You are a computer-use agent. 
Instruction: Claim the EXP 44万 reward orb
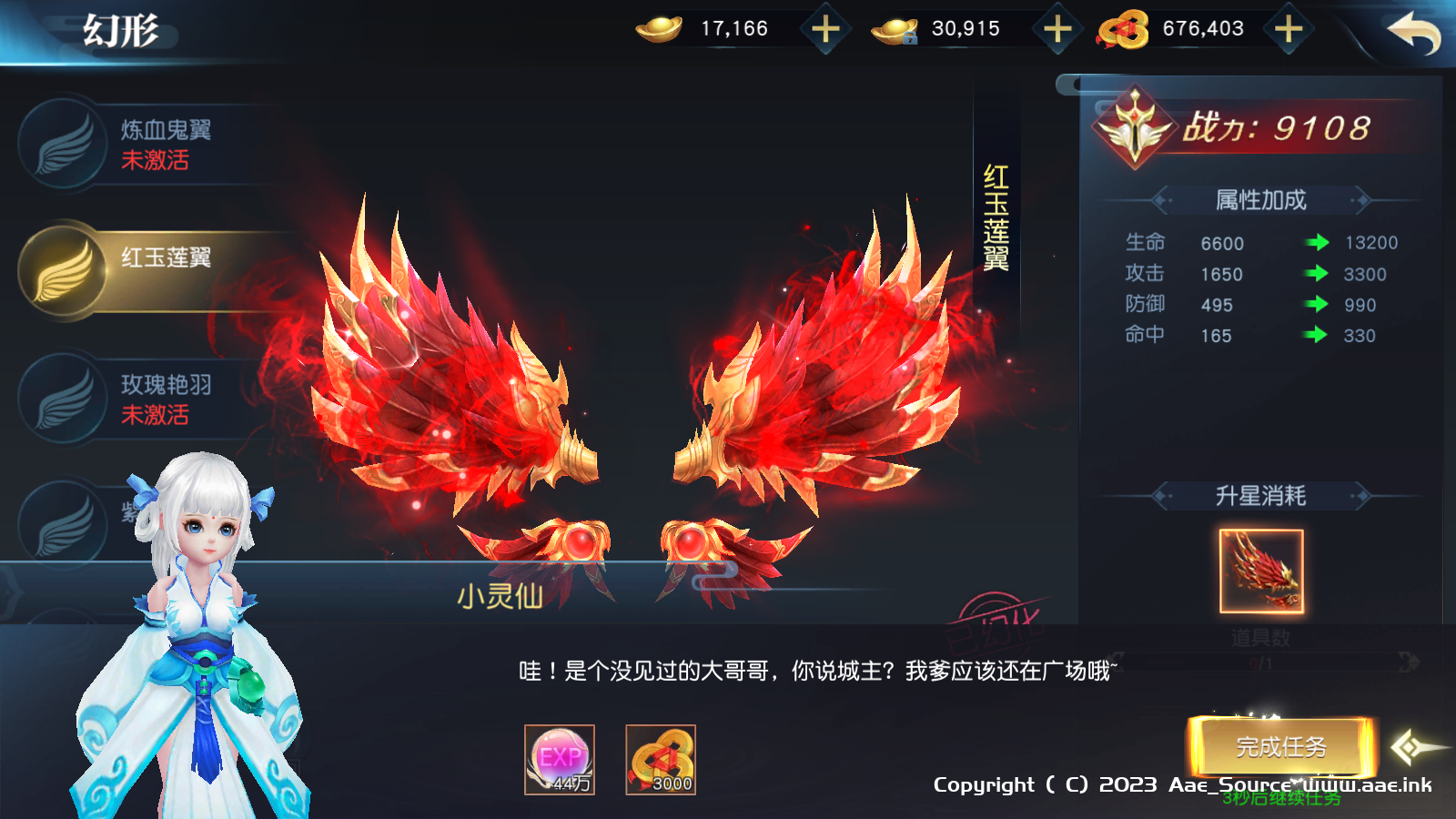pos(560,758)
